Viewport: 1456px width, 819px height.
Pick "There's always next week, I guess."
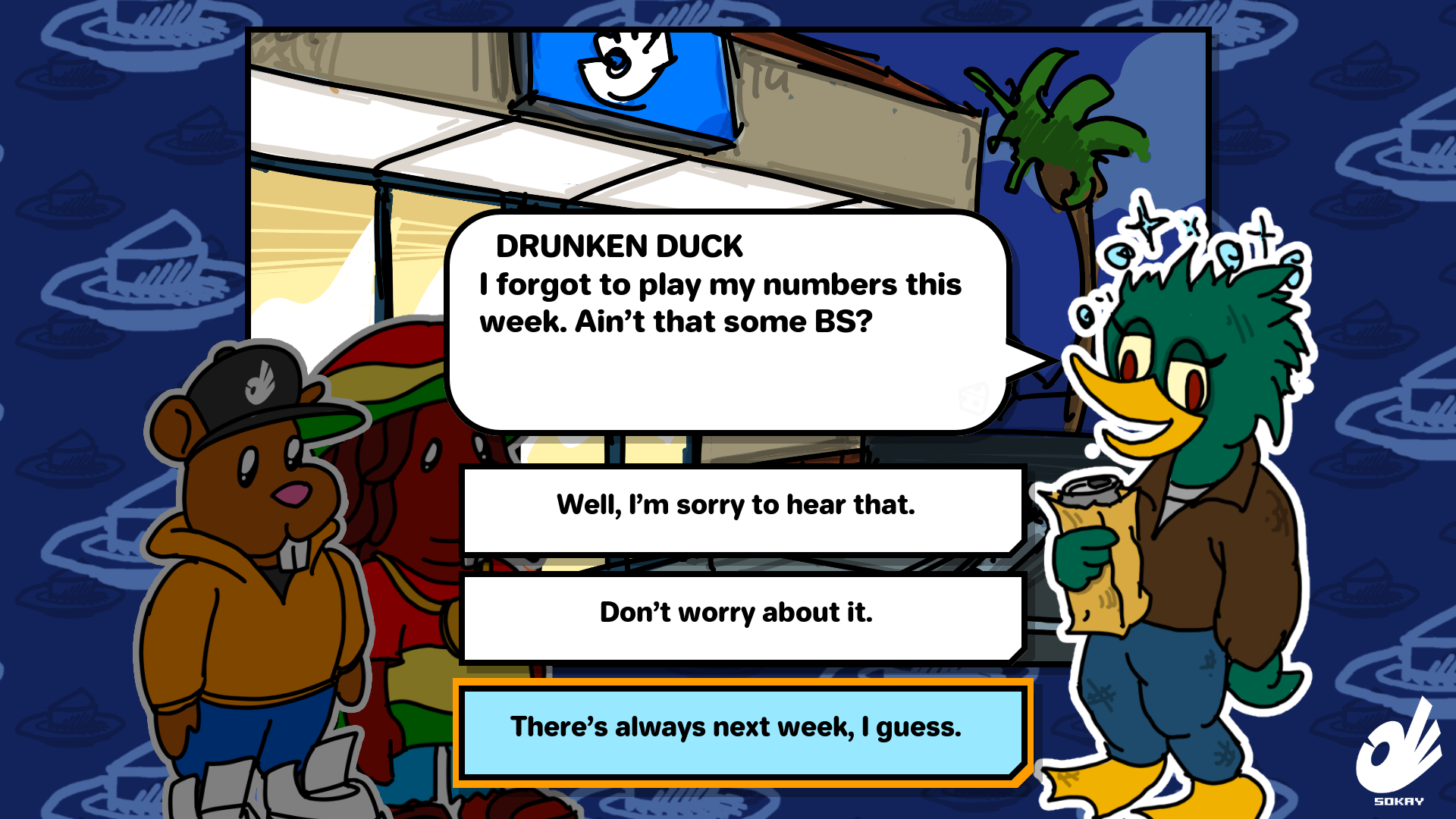736,729
